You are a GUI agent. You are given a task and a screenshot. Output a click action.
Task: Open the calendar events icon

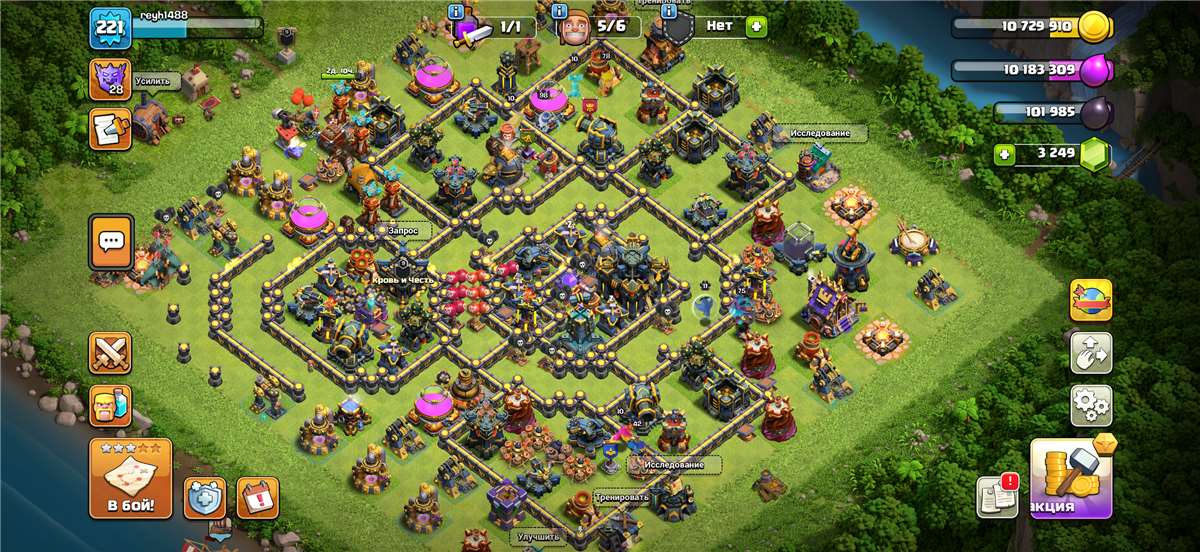click(257, 497)
